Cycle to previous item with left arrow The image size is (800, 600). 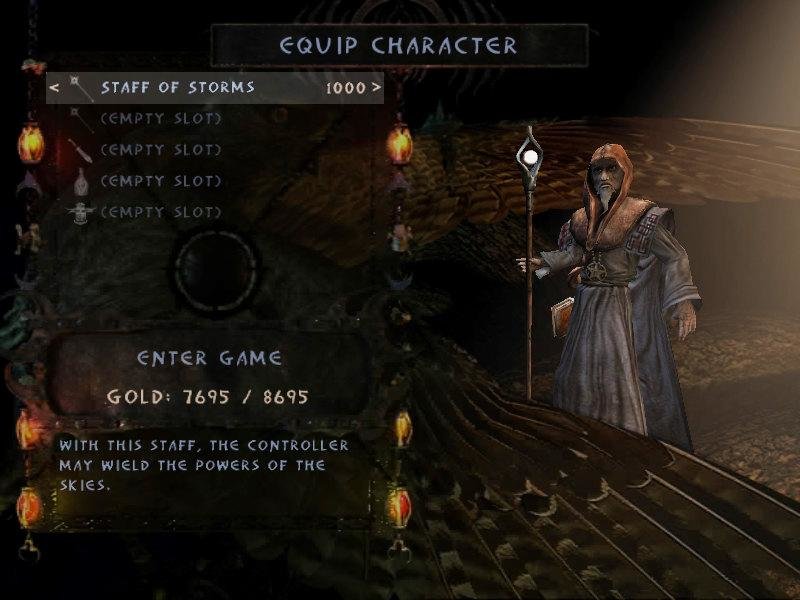(54, 88)
